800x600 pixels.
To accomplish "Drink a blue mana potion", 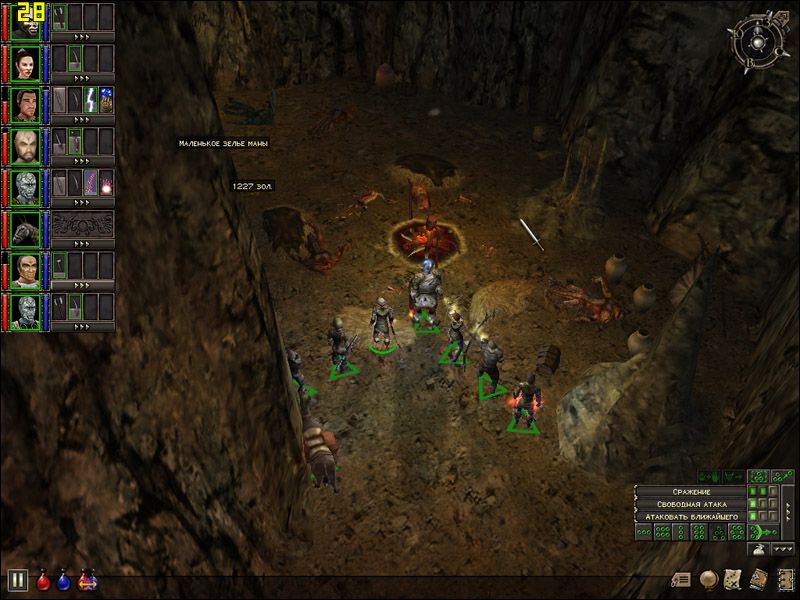I will 65,580.
